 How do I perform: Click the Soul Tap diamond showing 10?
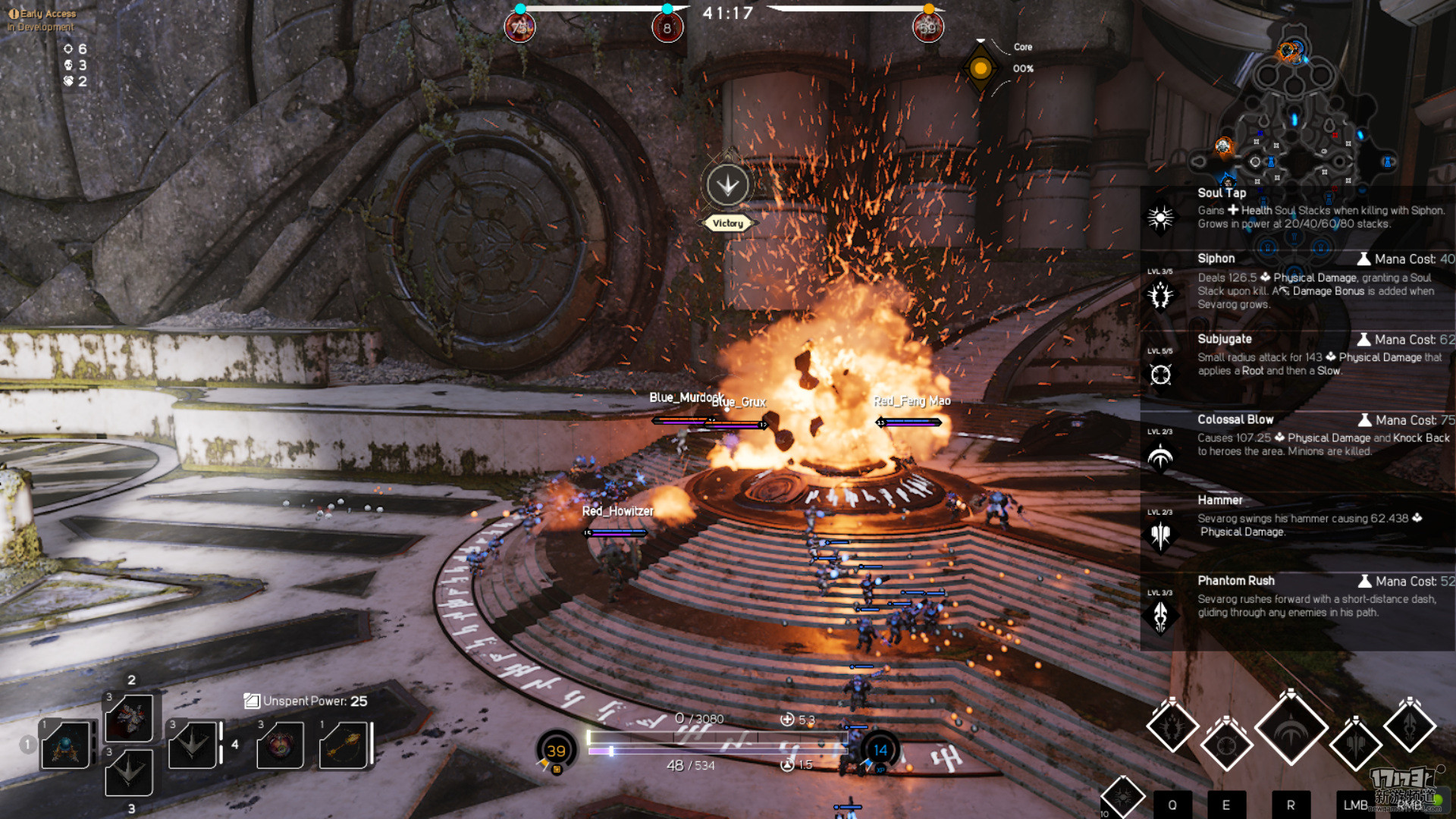click(1122, 798)
